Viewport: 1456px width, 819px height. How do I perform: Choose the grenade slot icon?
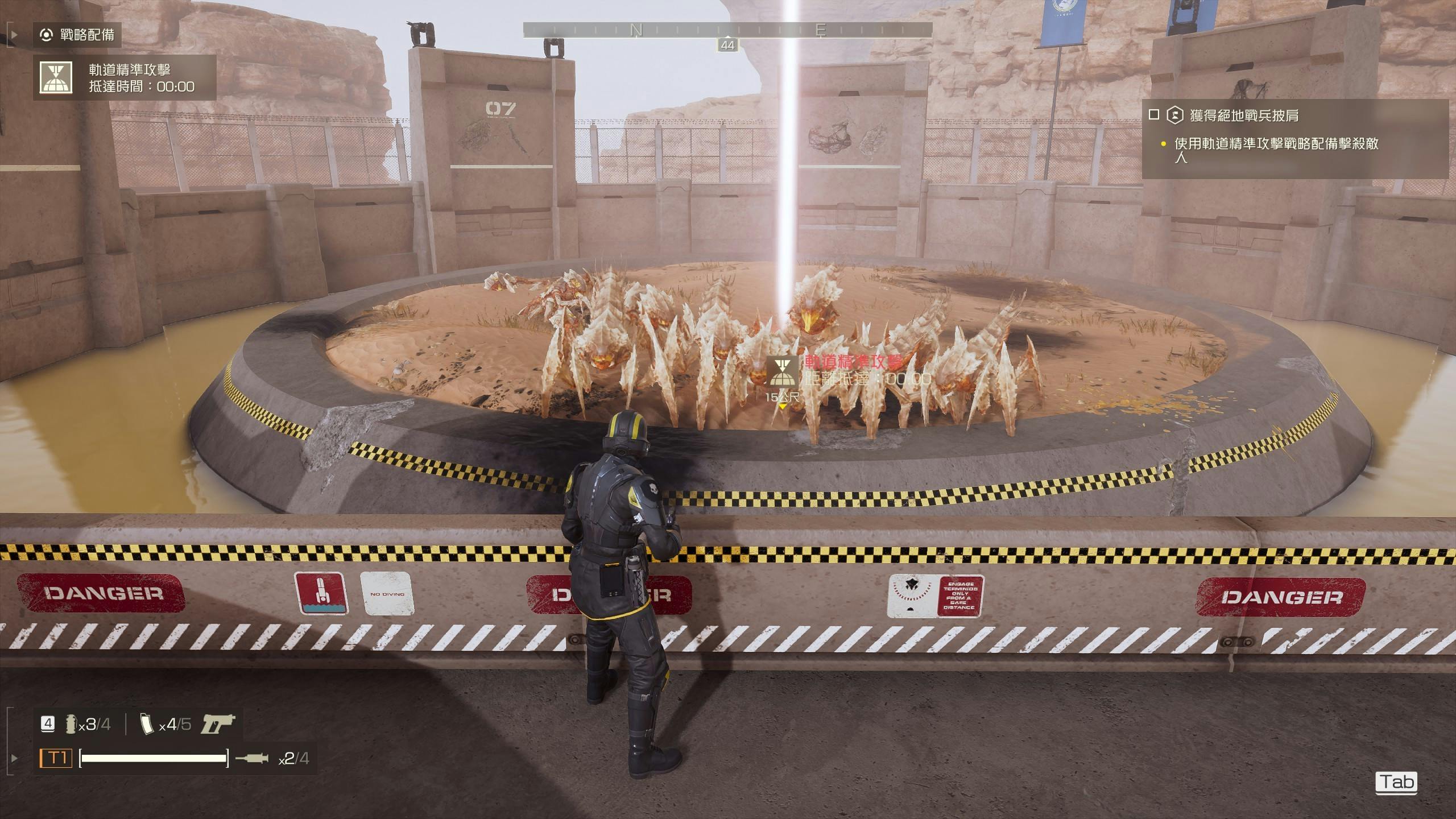coord(72,724)
